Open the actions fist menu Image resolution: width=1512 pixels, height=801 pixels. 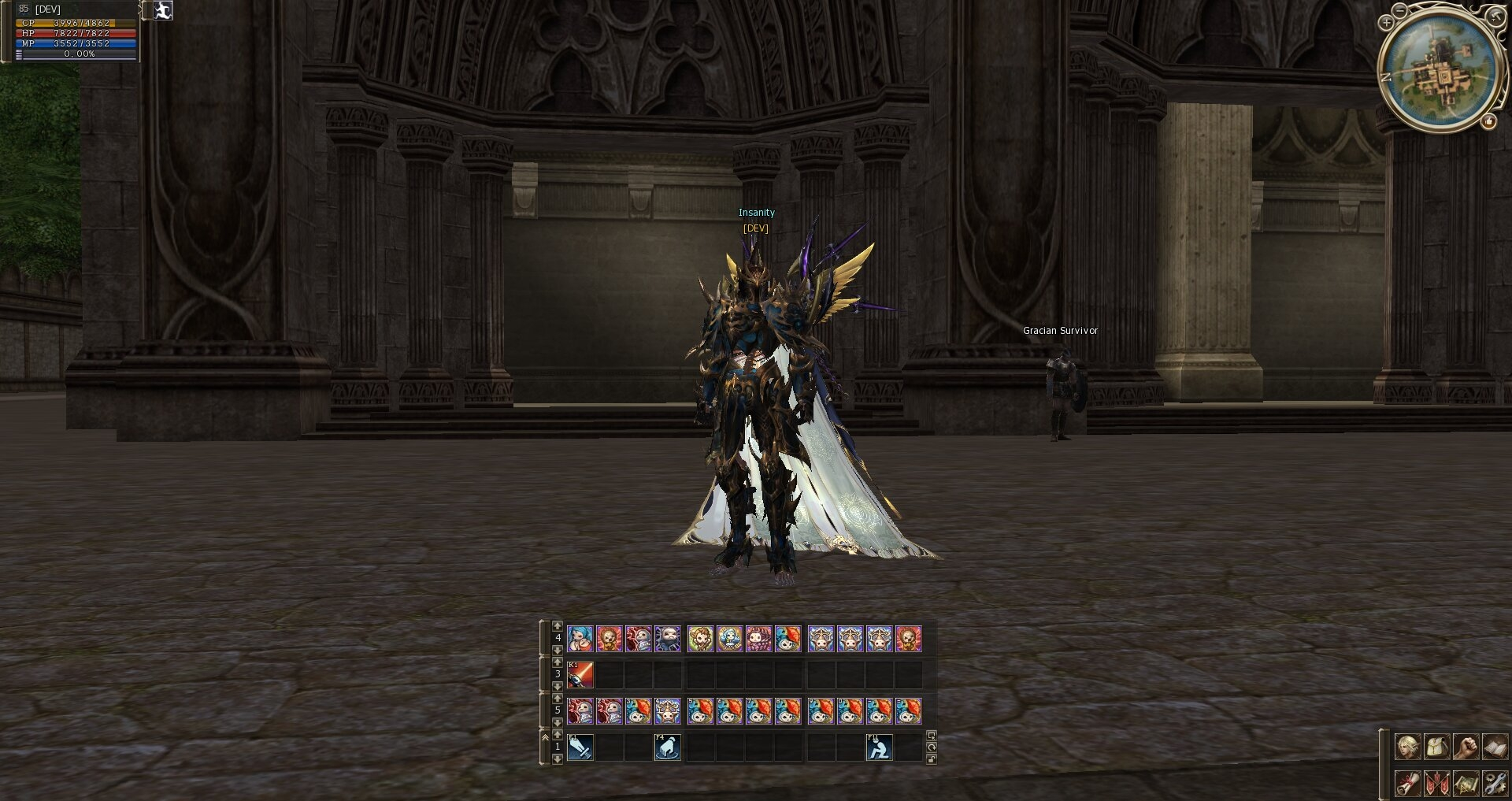pyautogui.click(x=1466, y=746)
